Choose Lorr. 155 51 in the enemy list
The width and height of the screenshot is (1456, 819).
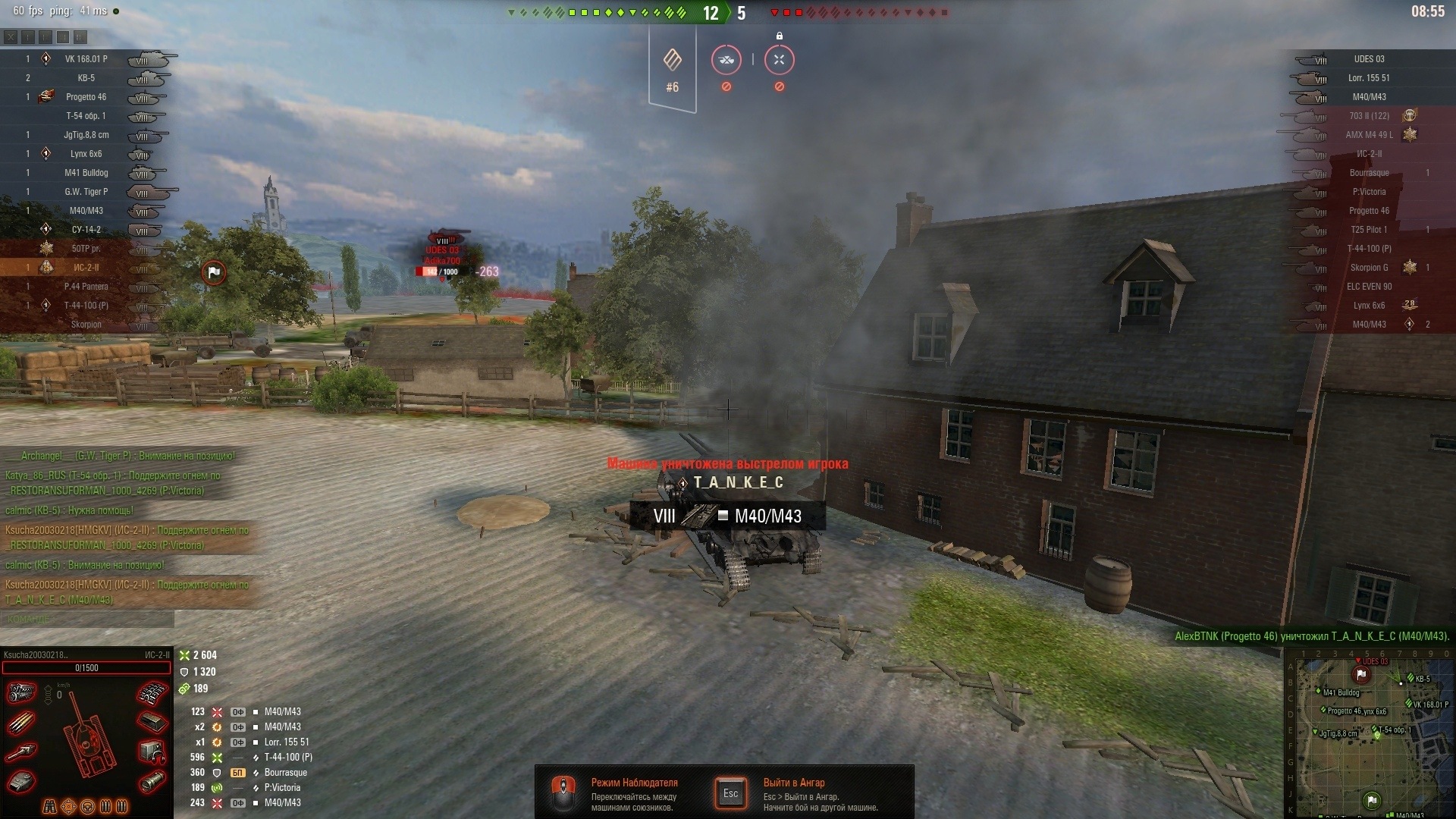(1369, 78)
